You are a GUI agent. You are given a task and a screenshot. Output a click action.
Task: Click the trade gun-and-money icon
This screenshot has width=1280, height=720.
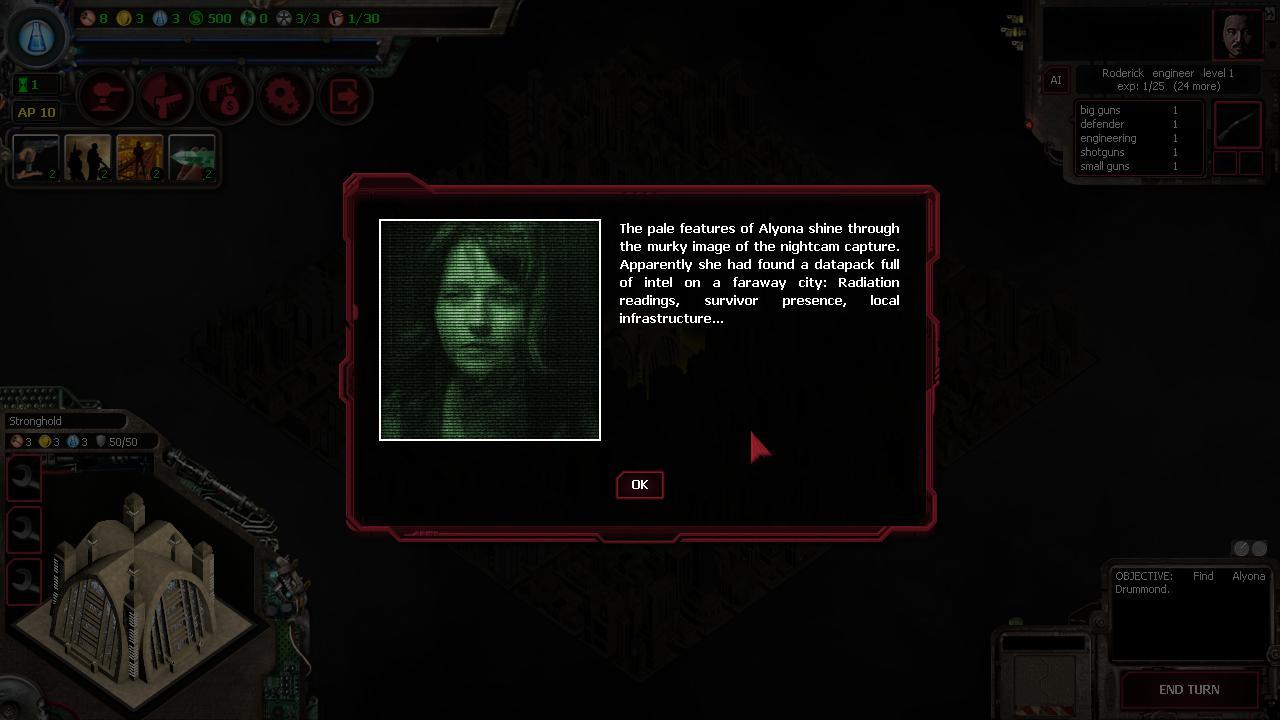tap(225, 96)
